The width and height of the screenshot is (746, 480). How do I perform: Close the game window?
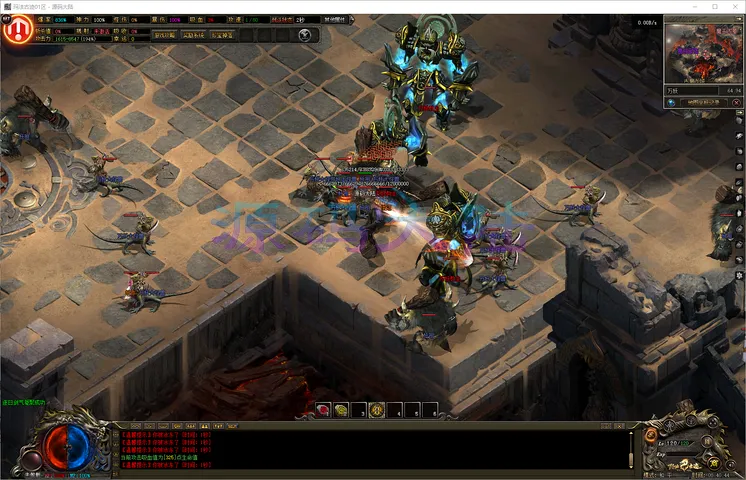733,6
